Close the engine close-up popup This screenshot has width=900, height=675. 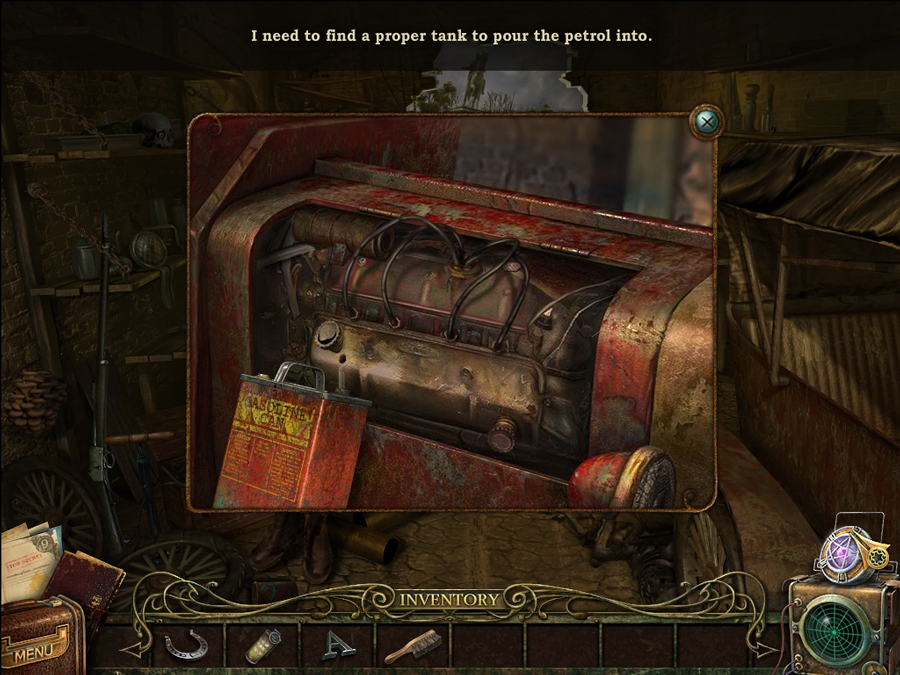(x=707, y=122)
